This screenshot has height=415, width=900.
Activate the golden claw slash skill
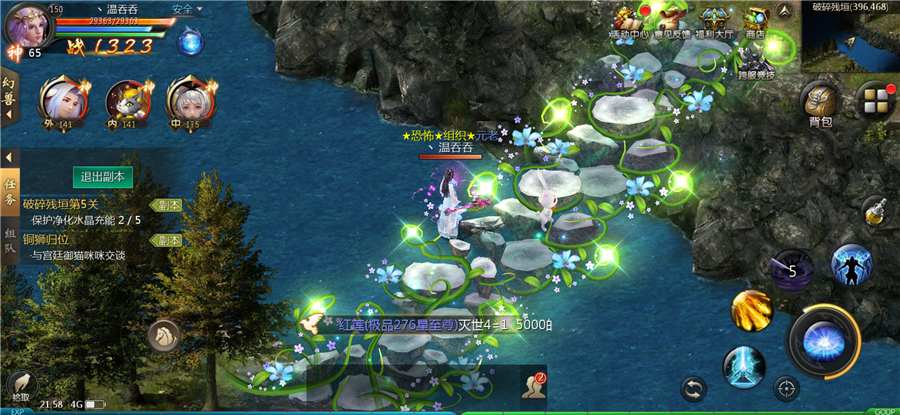click(x=751, y=310)
